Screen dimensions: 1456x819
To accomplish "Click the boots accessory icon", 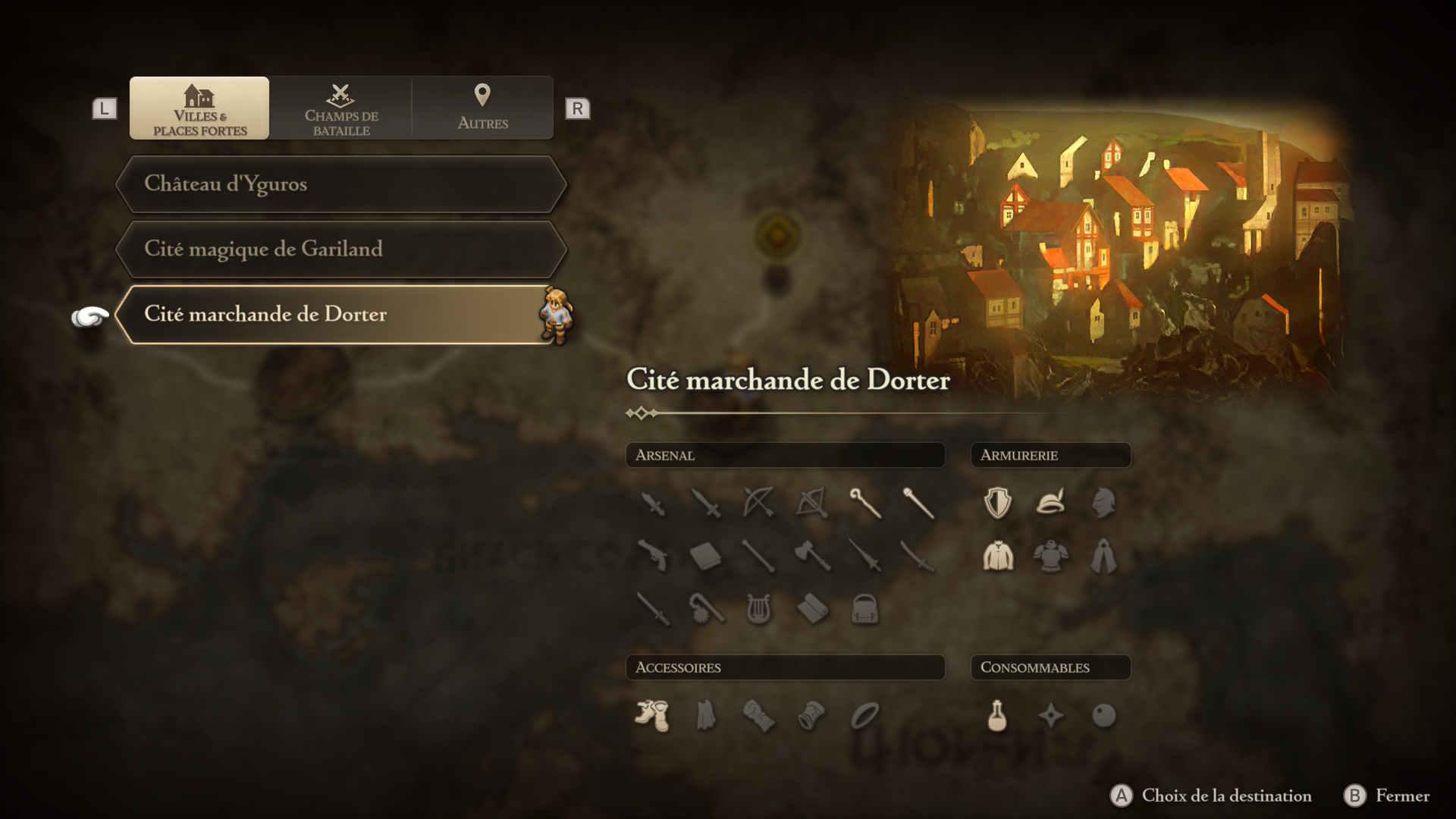I will click(x=652, y=716).
